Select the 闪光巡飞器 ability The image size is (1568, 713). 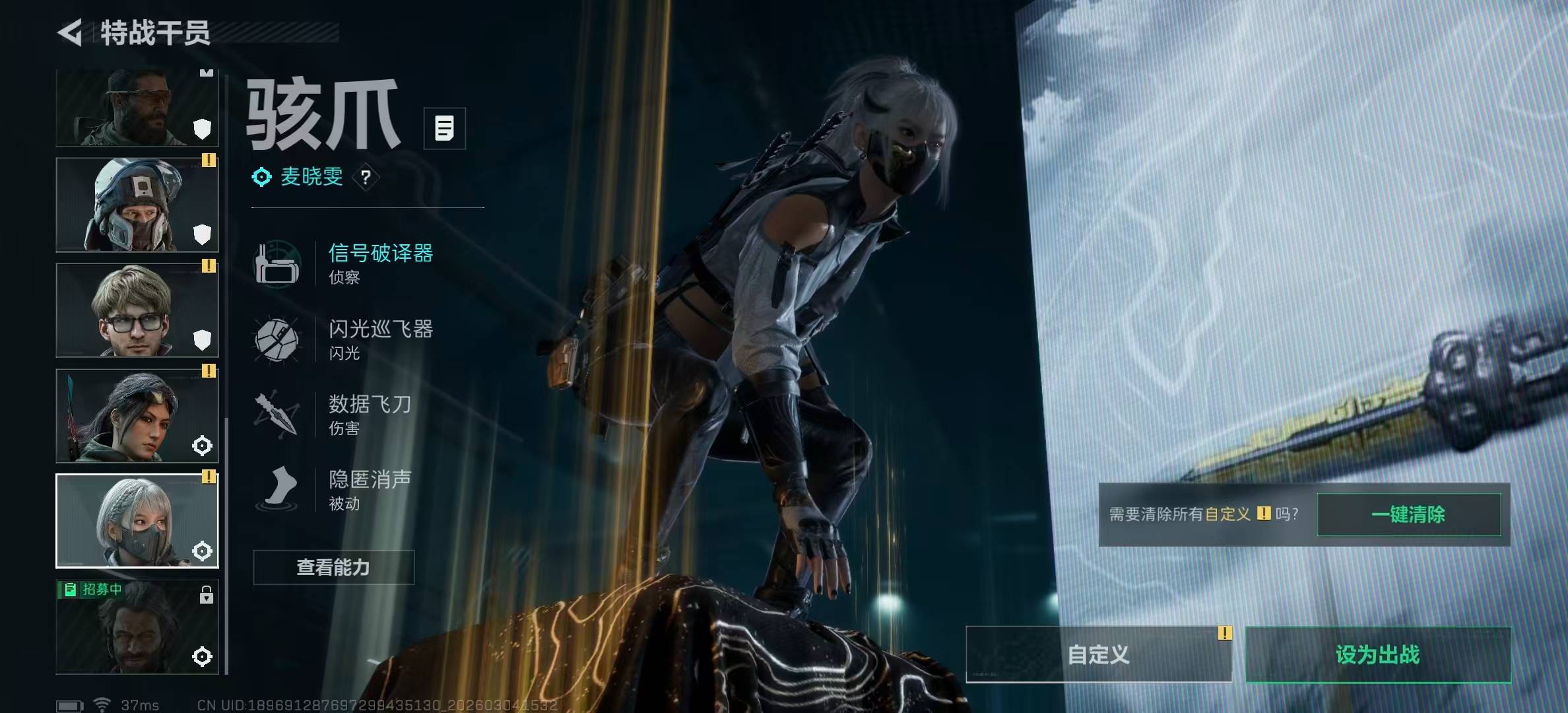coord(380,339)
